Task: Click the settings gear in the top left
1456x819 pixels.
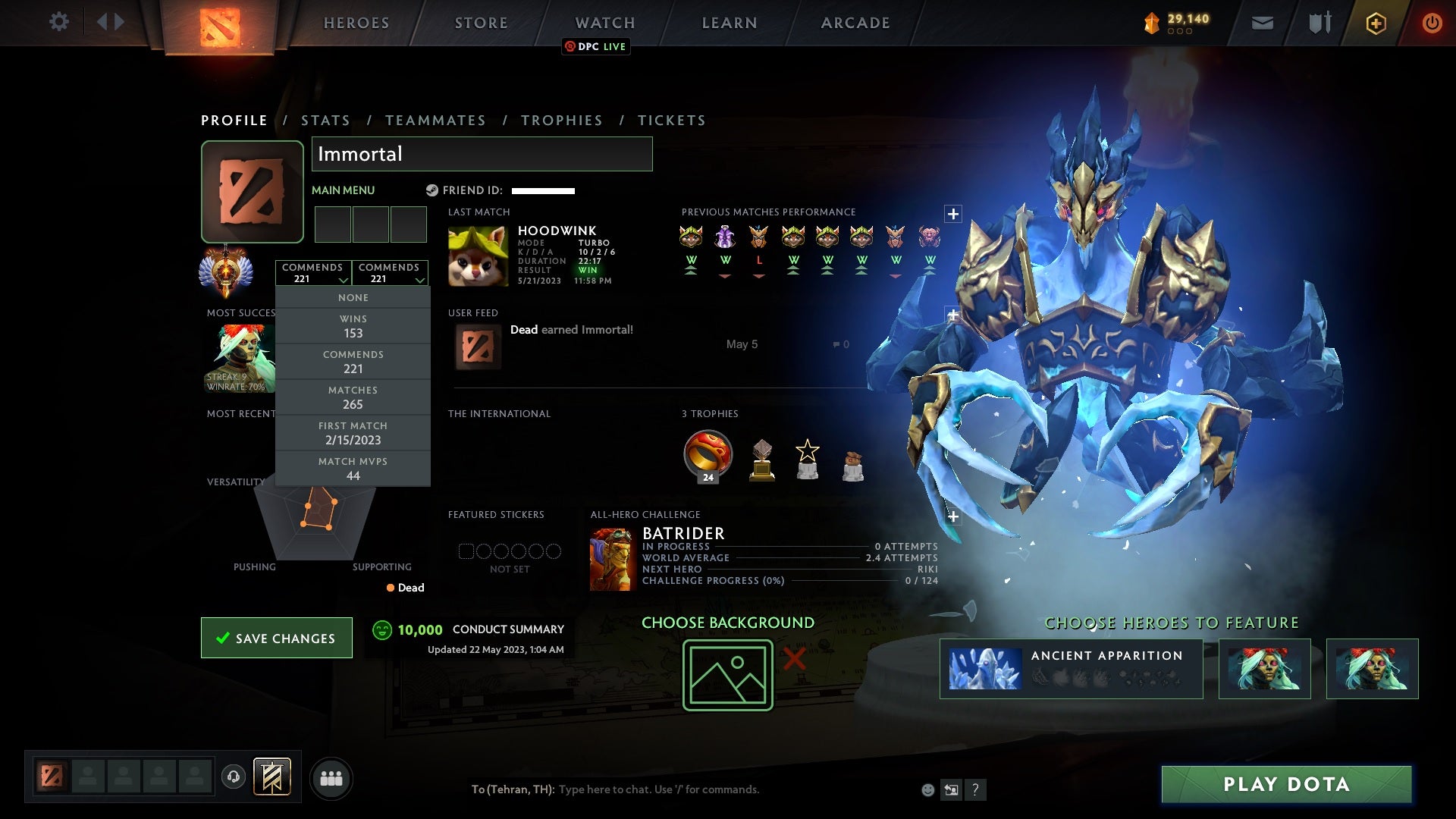Action: coord(60,22)
